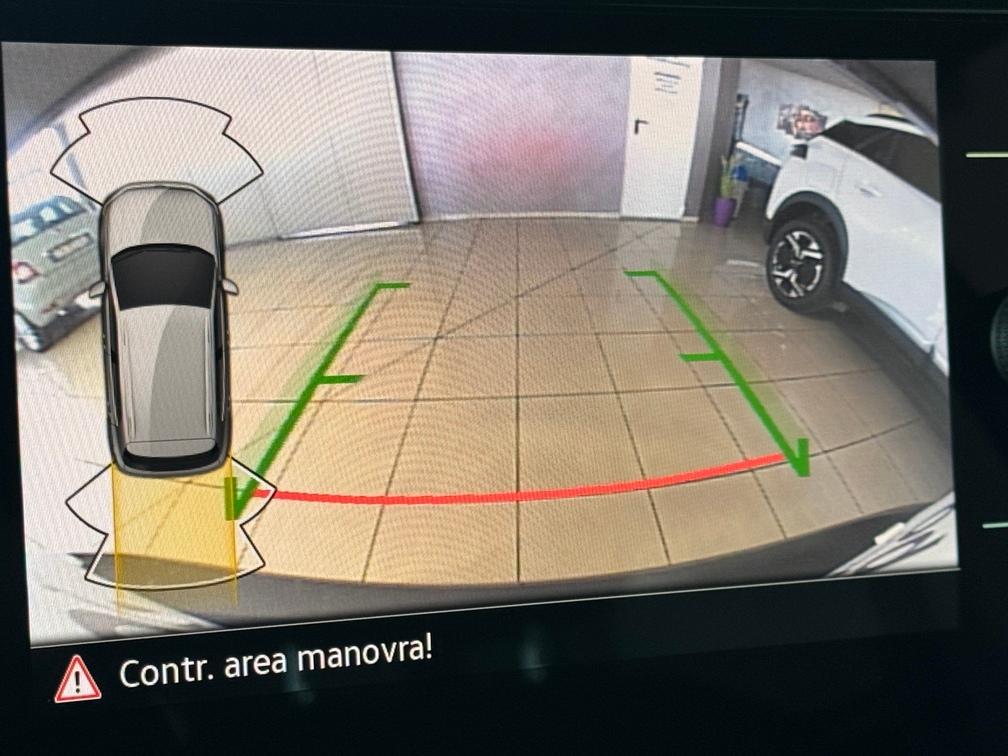Tap the top-down car parking sensor graphic

(164, 330)
